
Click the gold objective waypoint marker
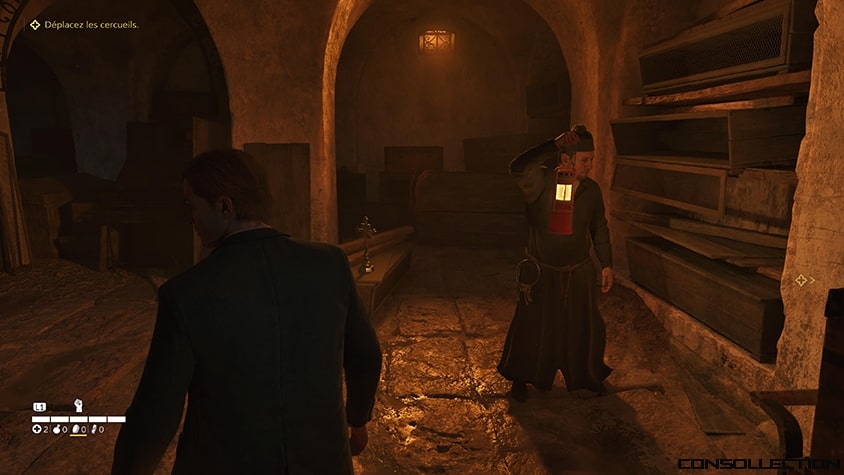pos(800,281)
